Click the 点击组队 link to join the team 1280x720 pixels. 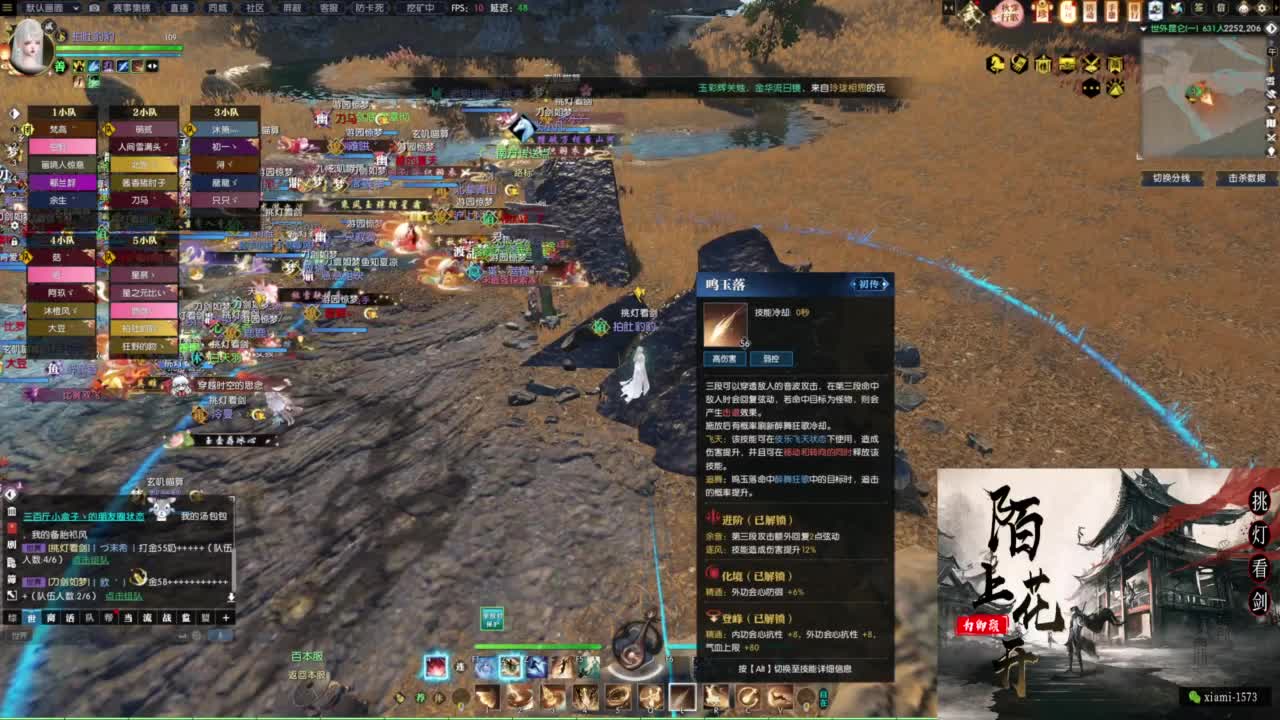(122, 597)
